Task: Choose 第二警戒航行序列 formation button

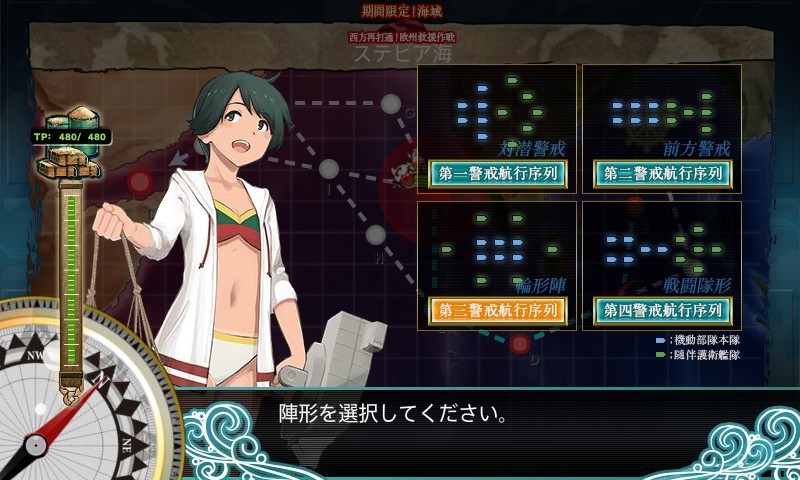Action: (662, 174)
